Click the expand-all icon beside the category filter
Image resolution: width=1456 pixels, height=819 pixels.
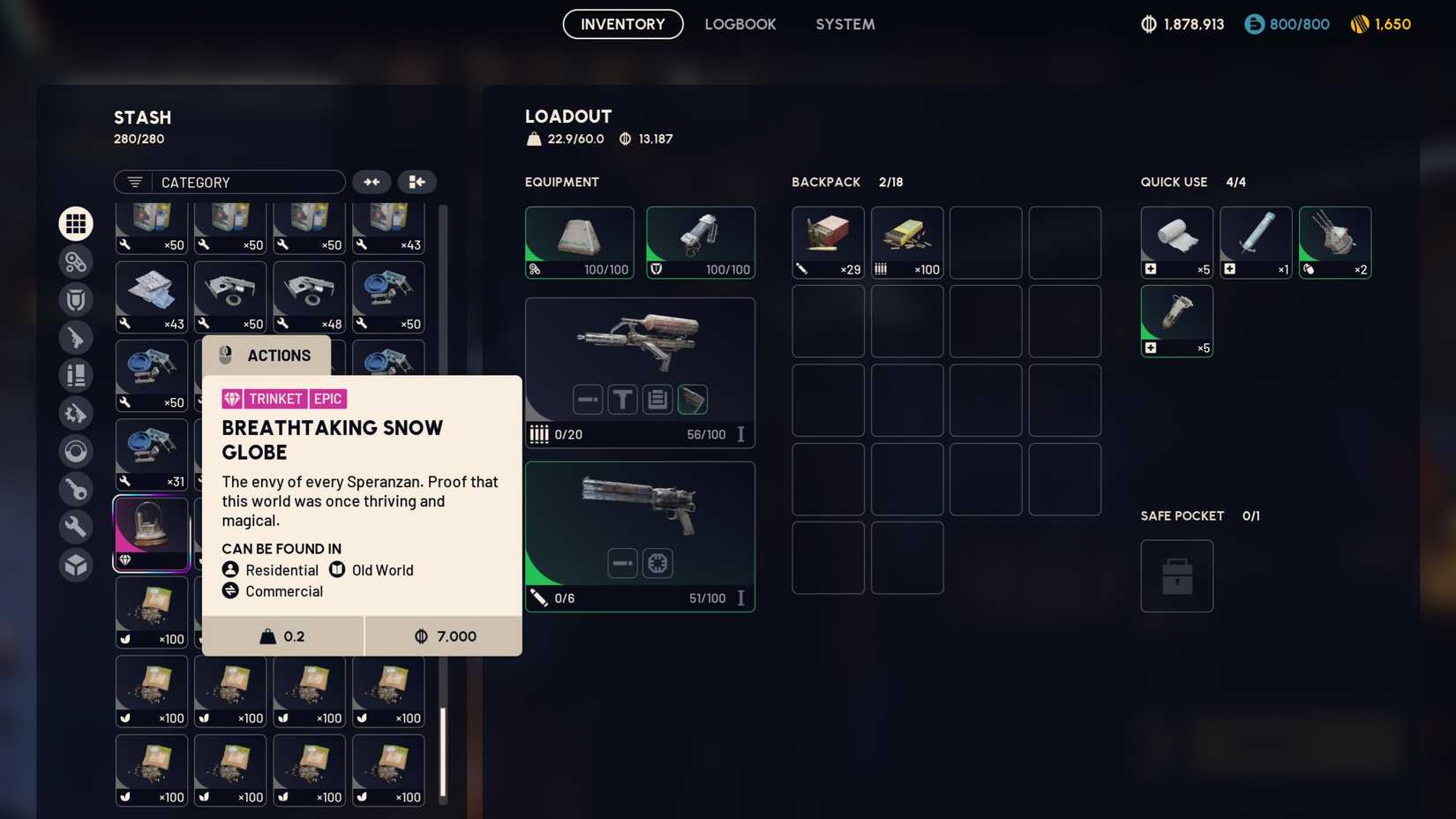click(x=372, y=182)
